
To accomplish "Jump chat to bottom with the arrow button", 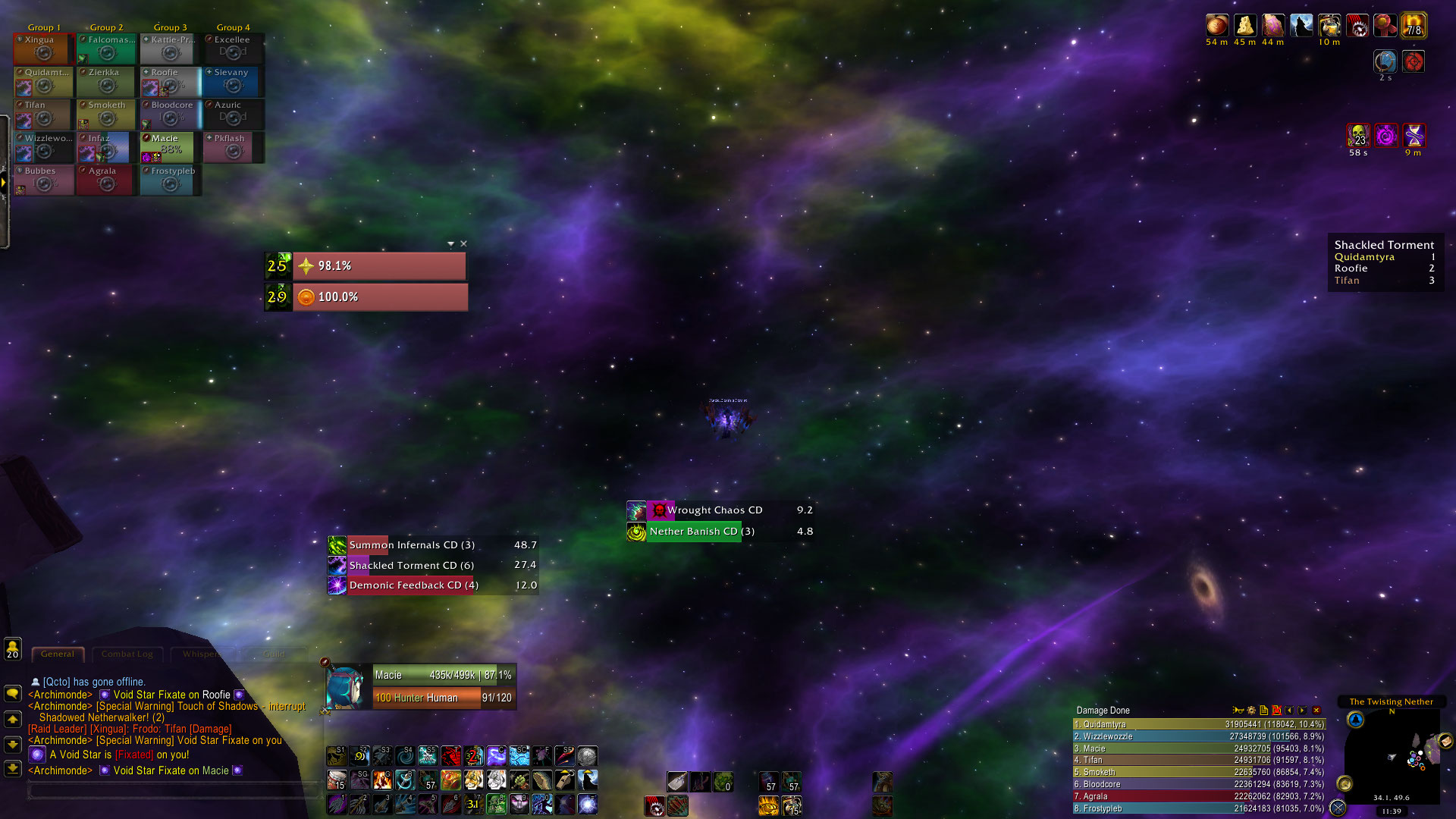I will coord(13,768).
